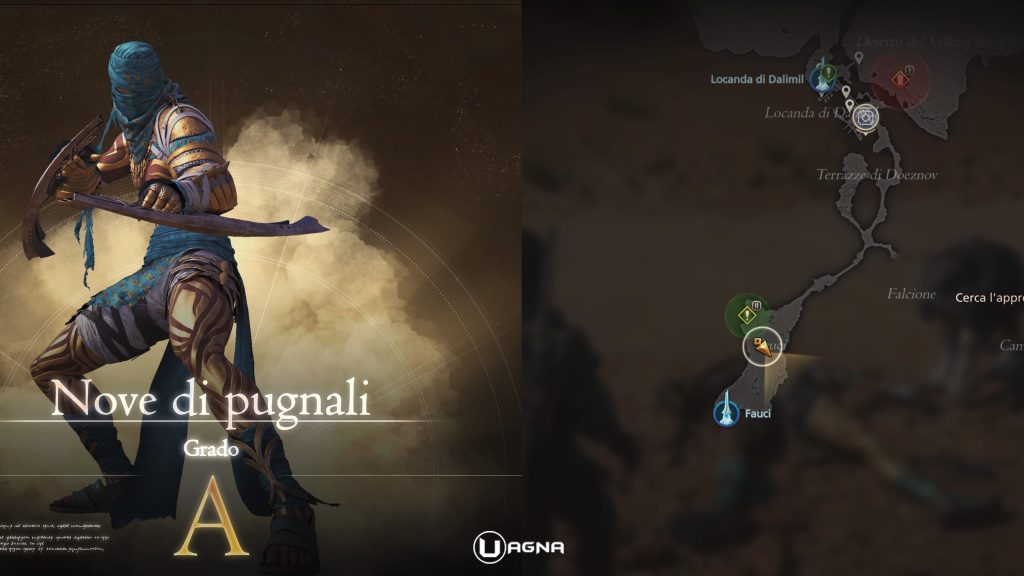1024x576 pixels.
Task: Click the orange player arrow cursor
Action: click(764, 347)
